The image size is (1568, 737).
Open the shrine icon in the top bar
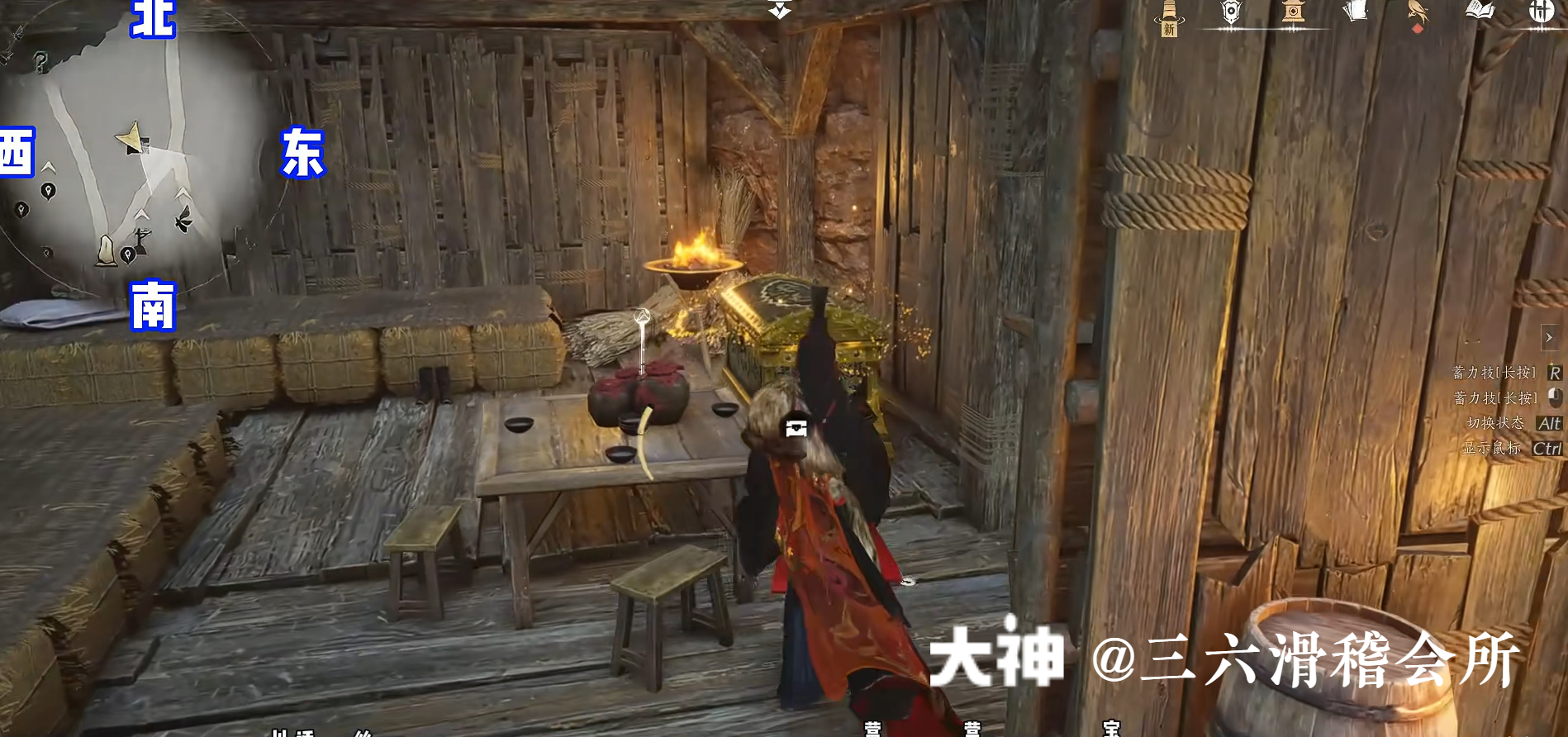point(1293,12)
